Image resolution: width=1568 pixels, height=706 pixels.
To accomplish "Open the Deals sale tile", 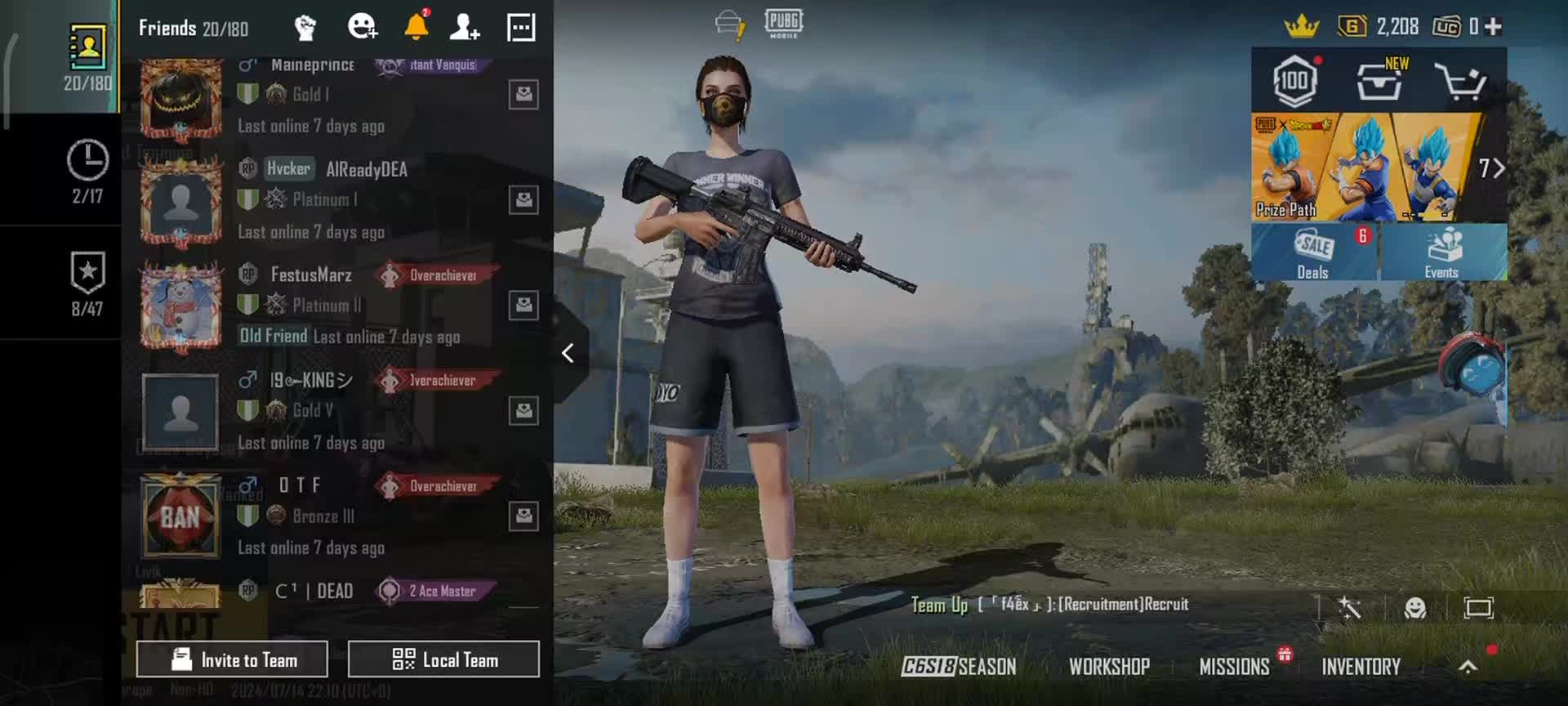I will [1313, 252].
